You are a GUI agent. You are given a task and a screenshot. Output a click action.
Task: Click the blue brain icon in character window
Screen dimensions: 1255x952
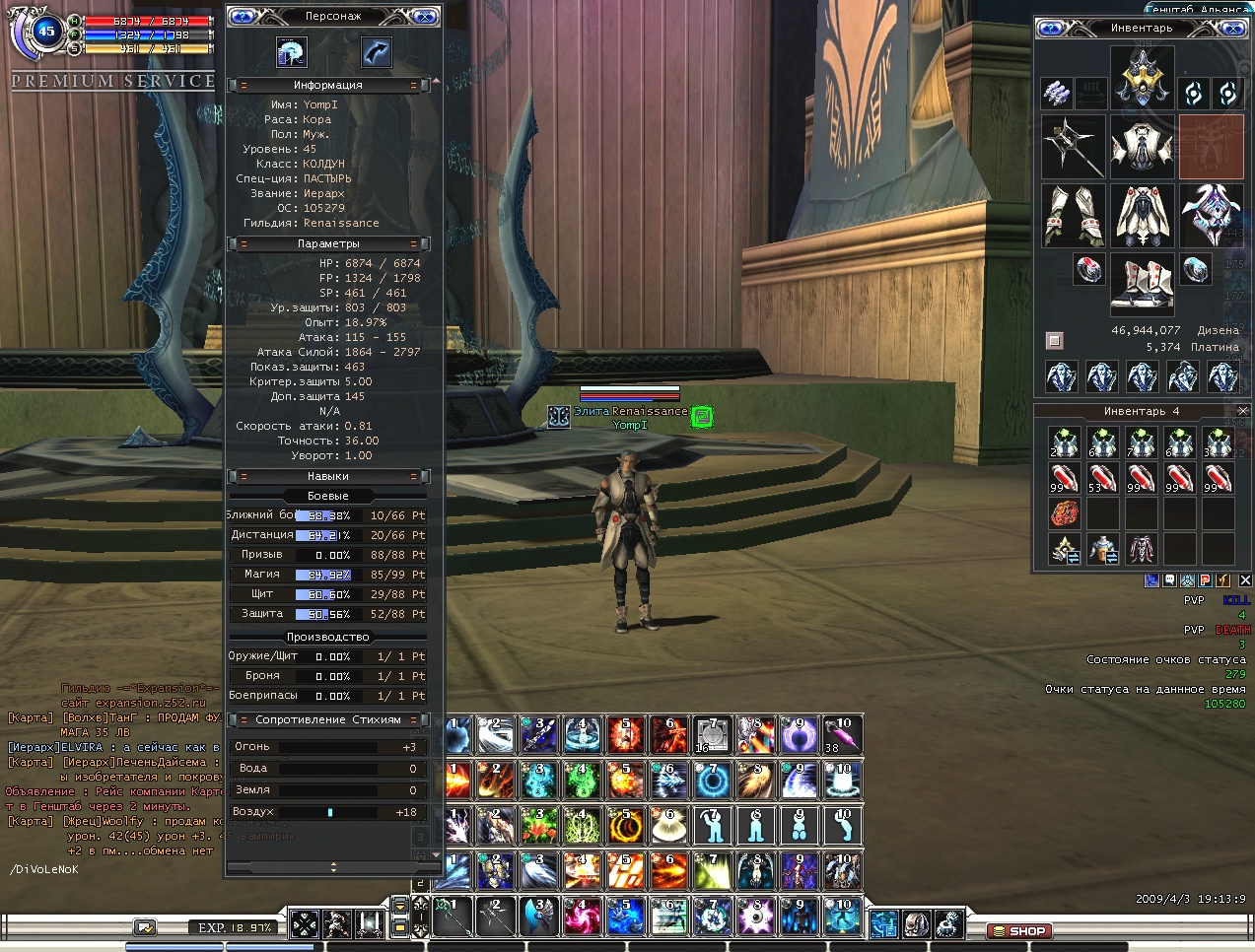click(291, 52)
